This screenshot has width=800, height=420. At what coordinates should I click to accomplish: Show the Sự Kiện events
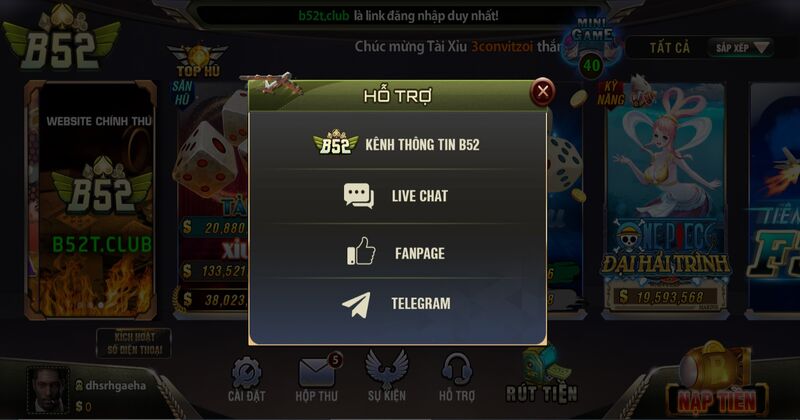pos(386,380)
